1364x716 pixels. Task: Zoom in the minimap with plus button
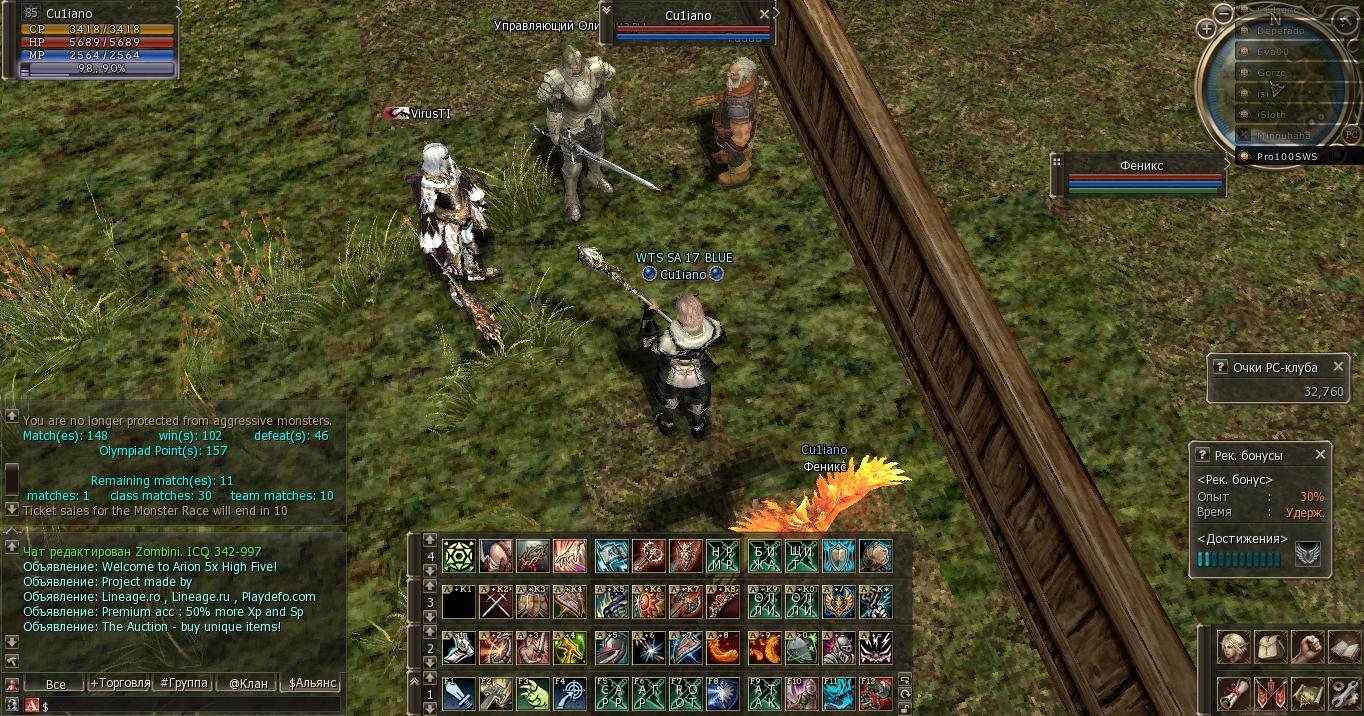pos(1207,29)
